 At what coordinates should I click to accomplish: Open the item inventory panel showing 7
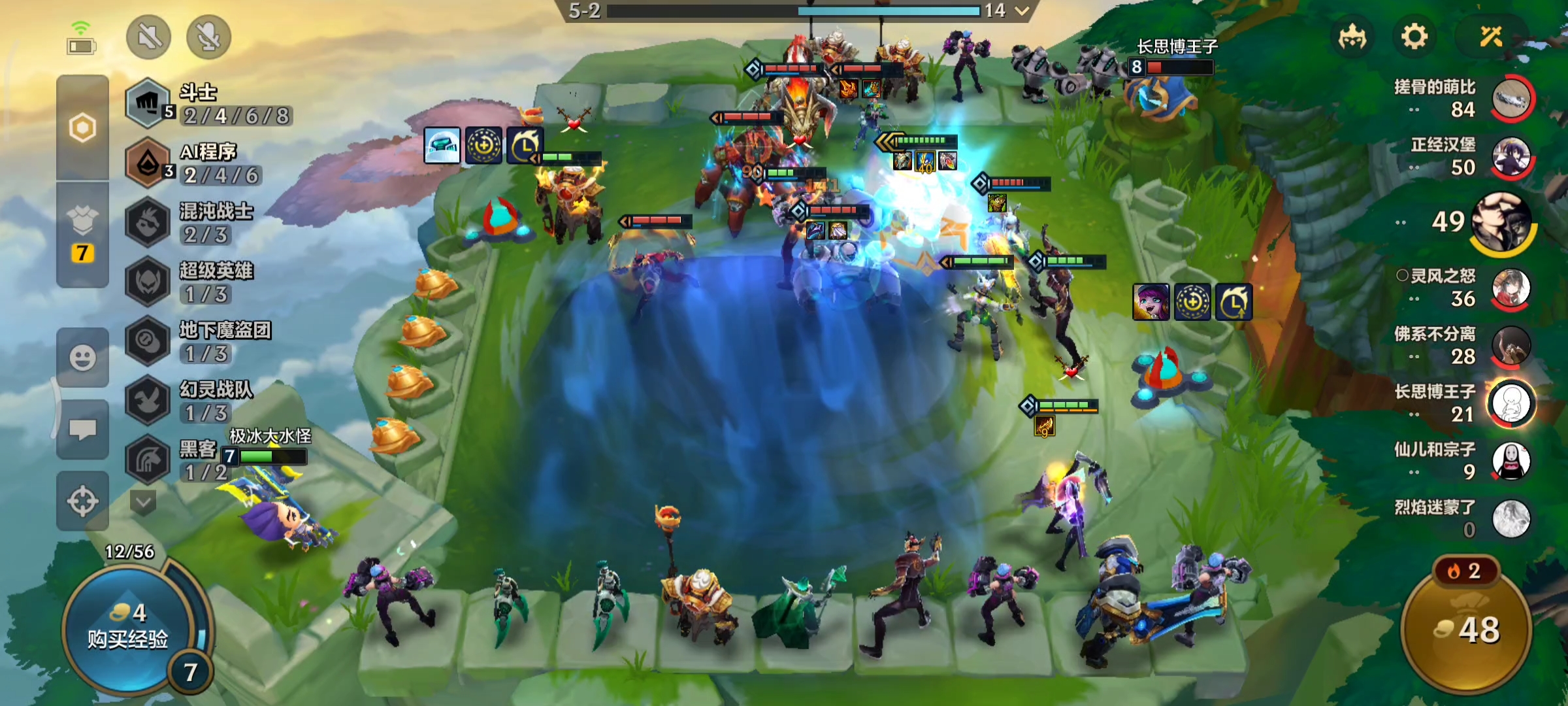pyautogui.click(x=82, y=235)
